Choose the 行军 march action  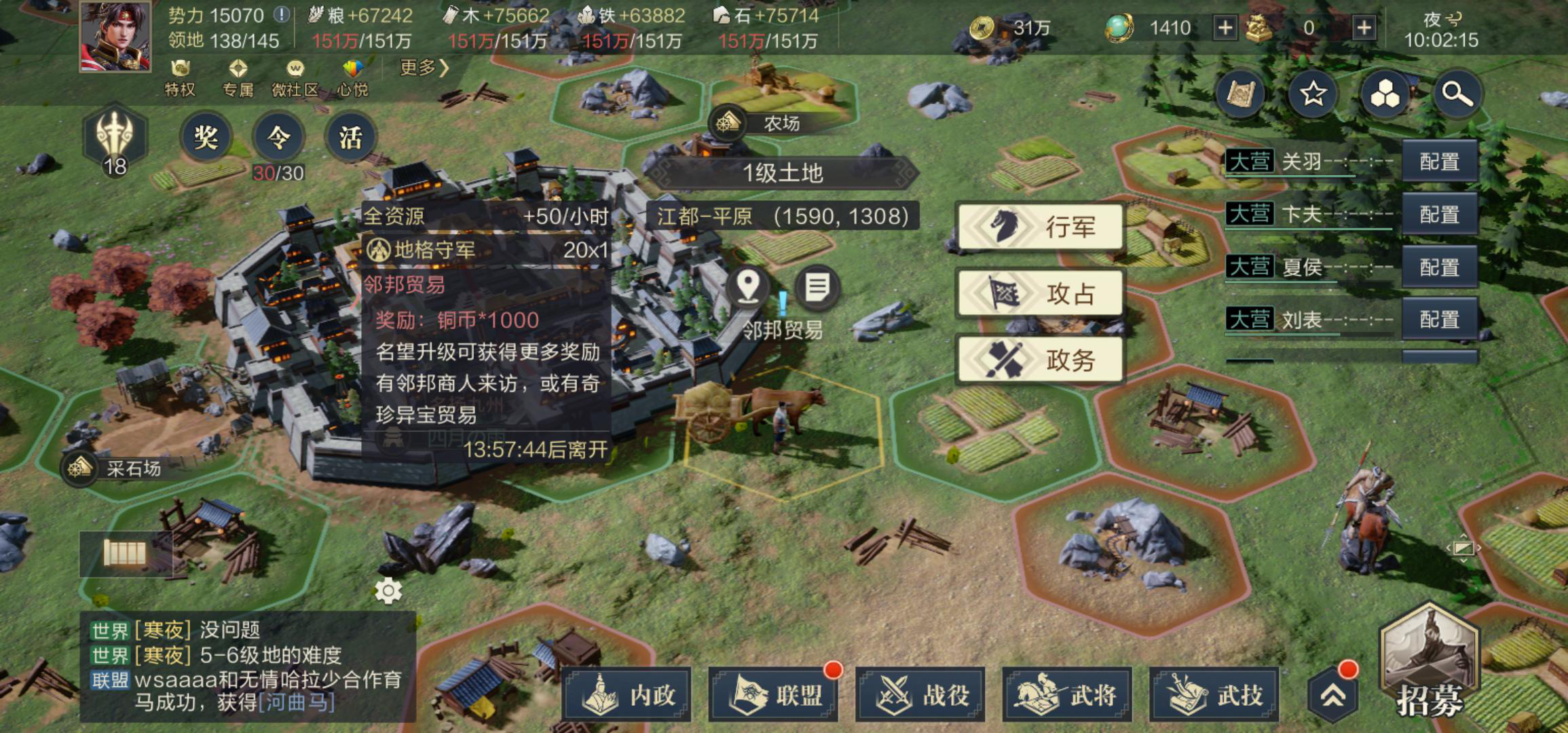click(1040, 227)
